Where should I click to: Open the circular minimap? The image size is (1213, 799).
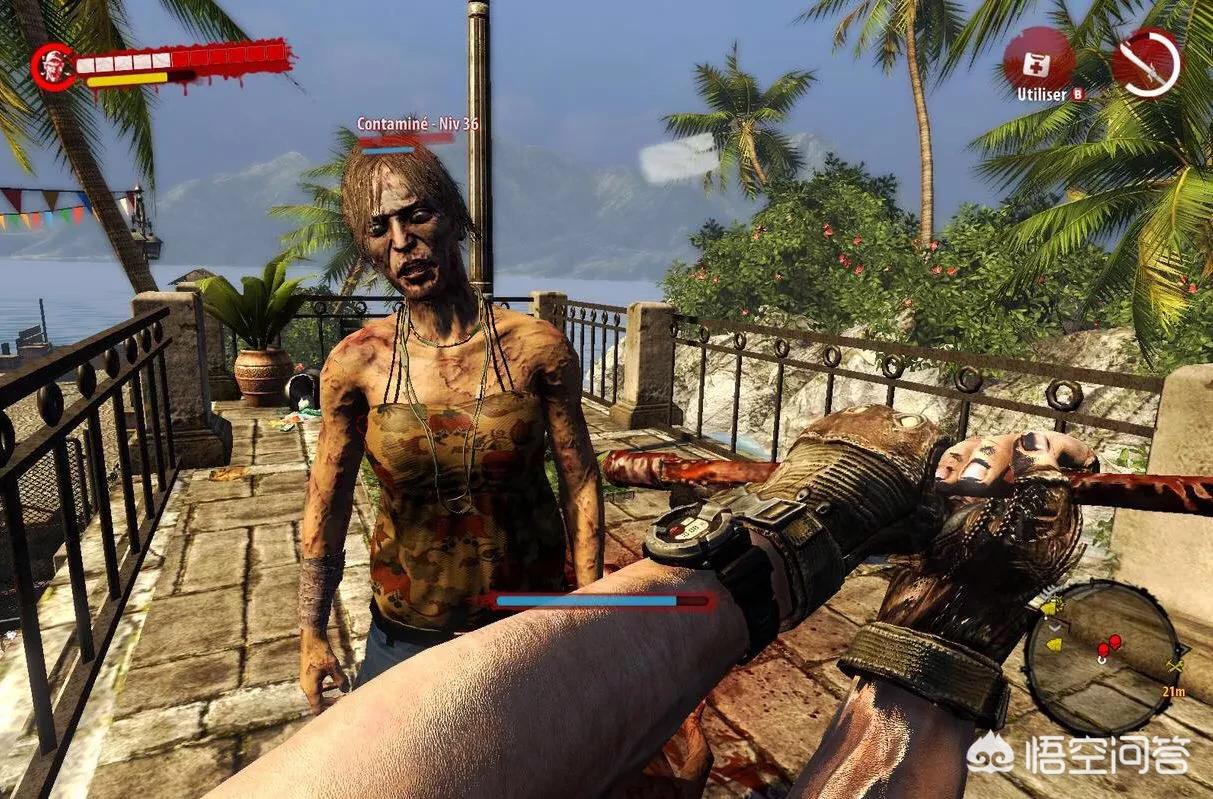[1102, 656]
